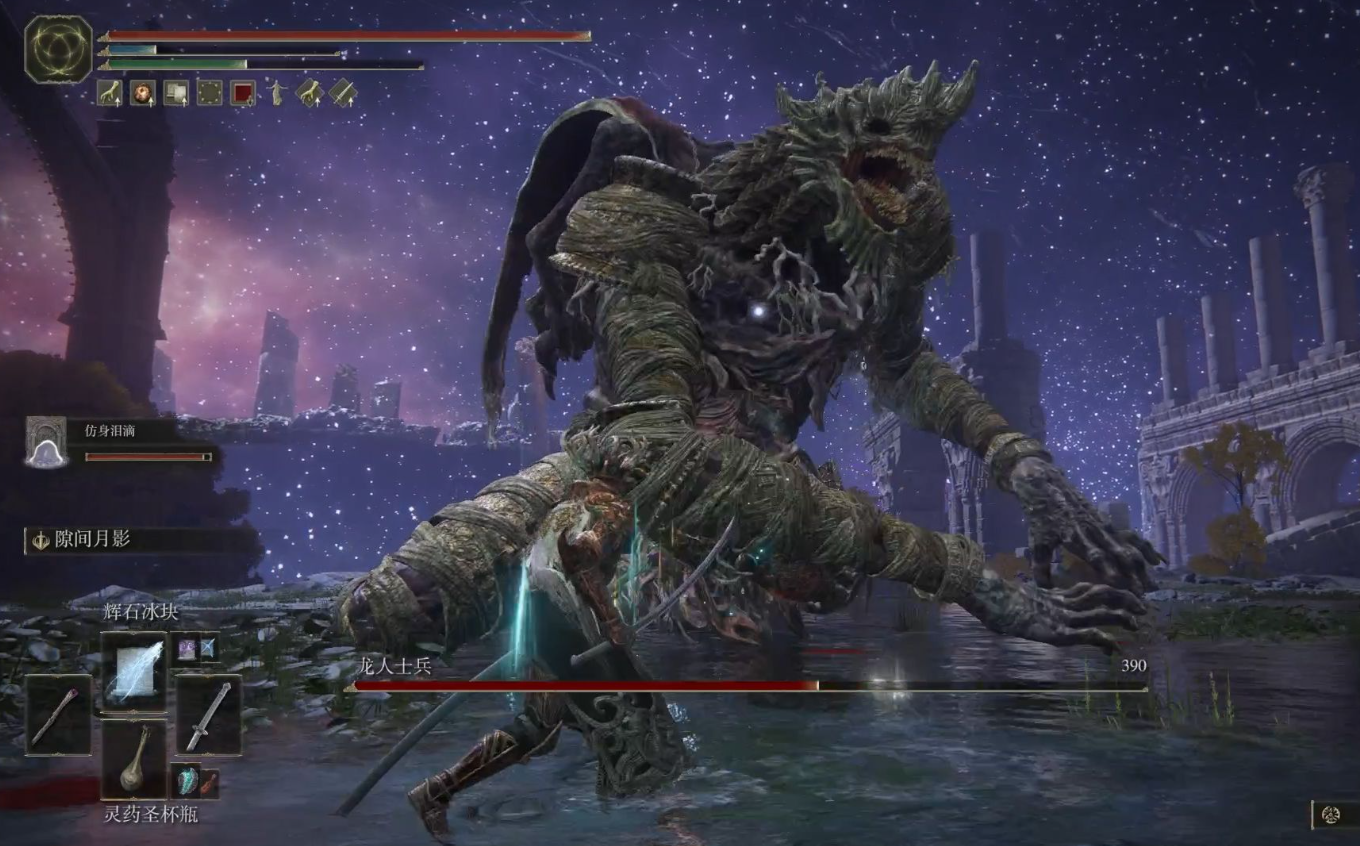Click the Mimic Tear summon portrait
The width and height of the screenshot is (1360, 846).
[46, 442]
